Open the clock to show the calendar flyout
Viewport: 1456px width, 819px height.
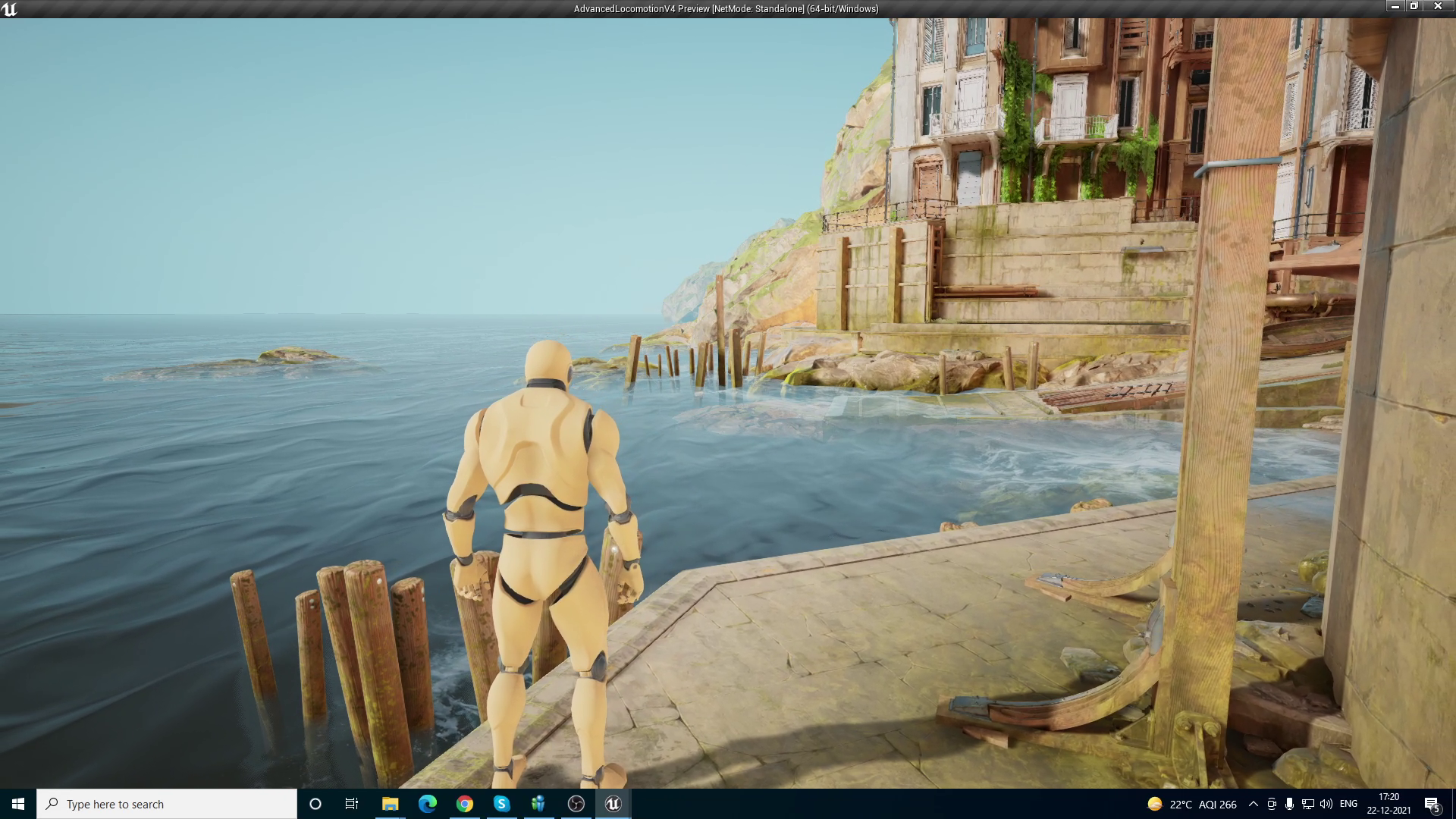pyautogui.click(x=1389, y=804)
